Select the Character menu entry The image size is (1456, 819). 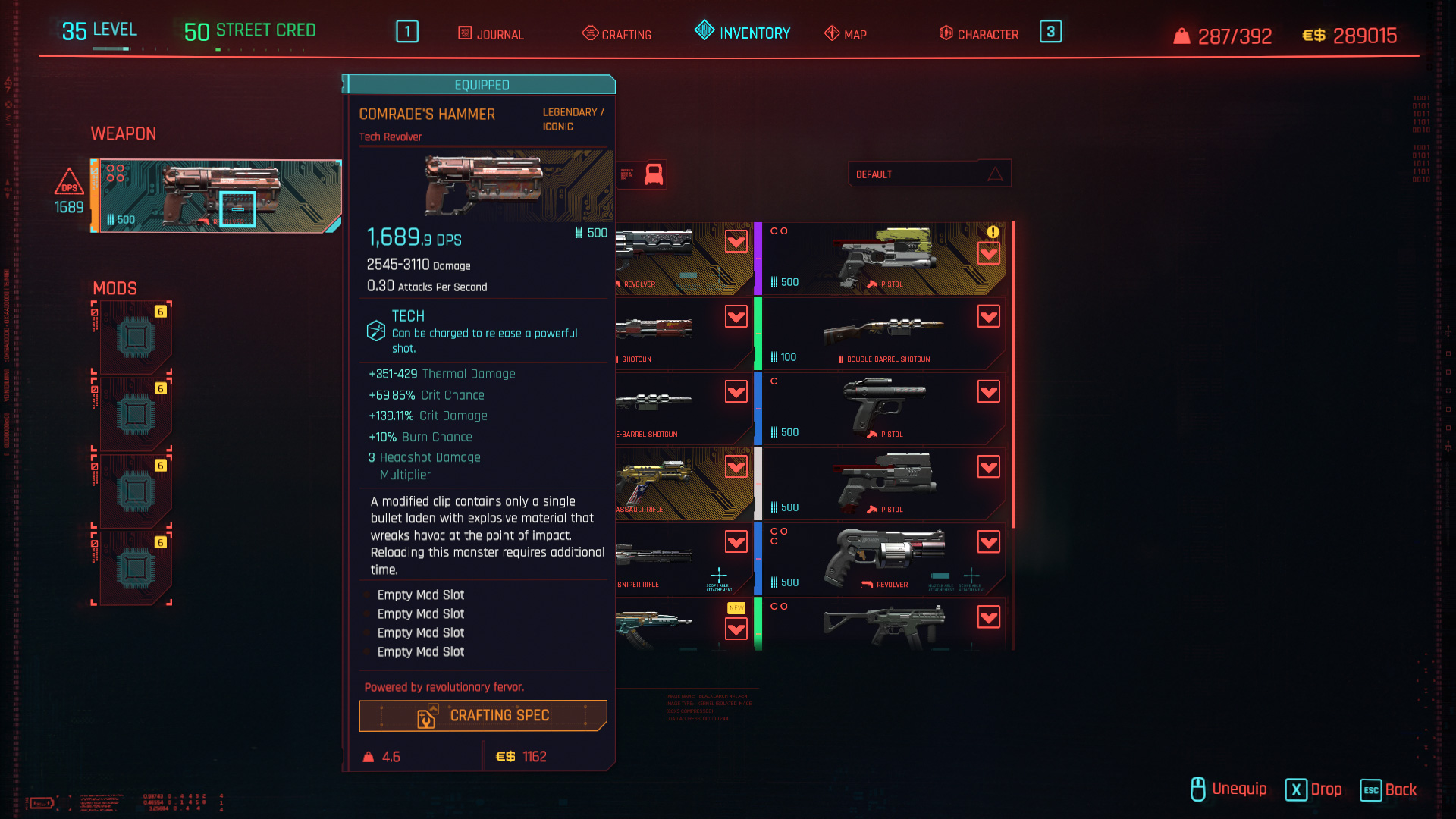[x=988, y=33]
